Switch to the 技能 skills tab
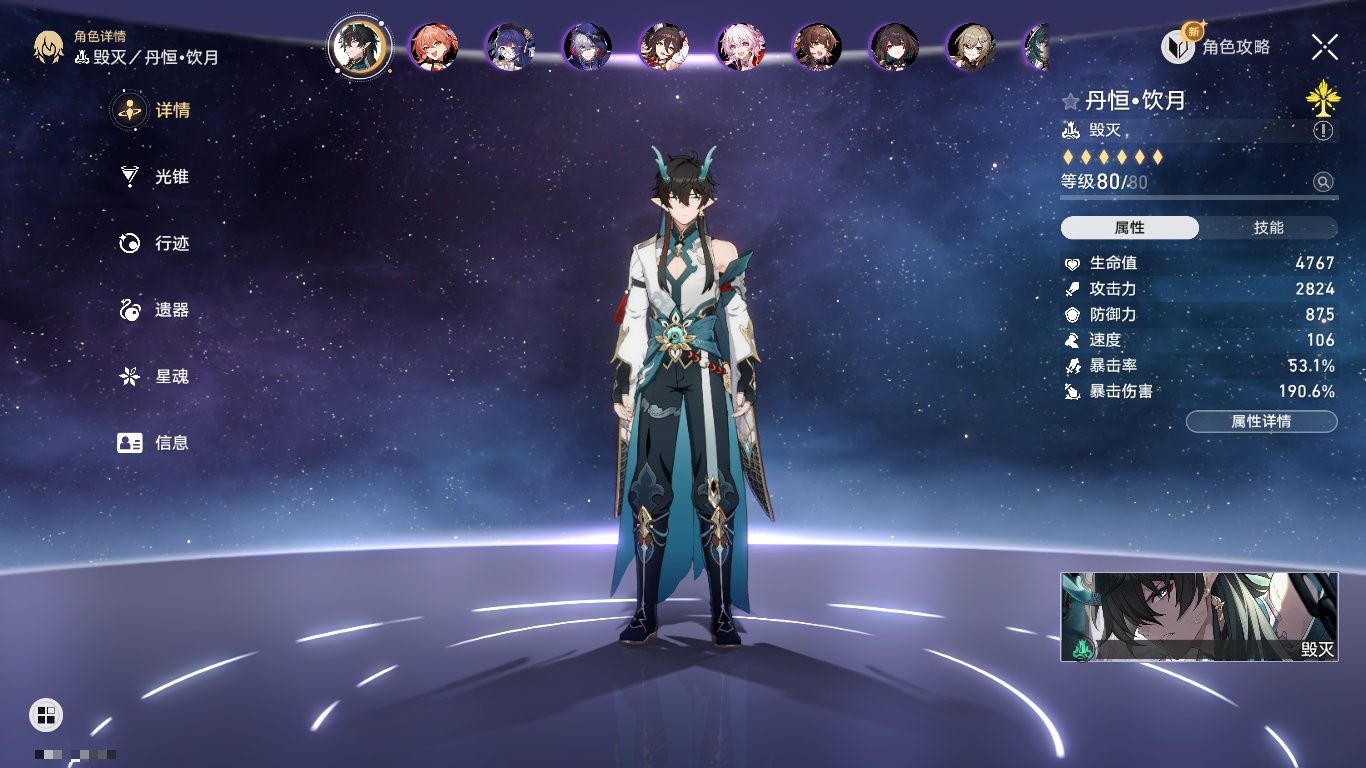 click(1268, 228)
